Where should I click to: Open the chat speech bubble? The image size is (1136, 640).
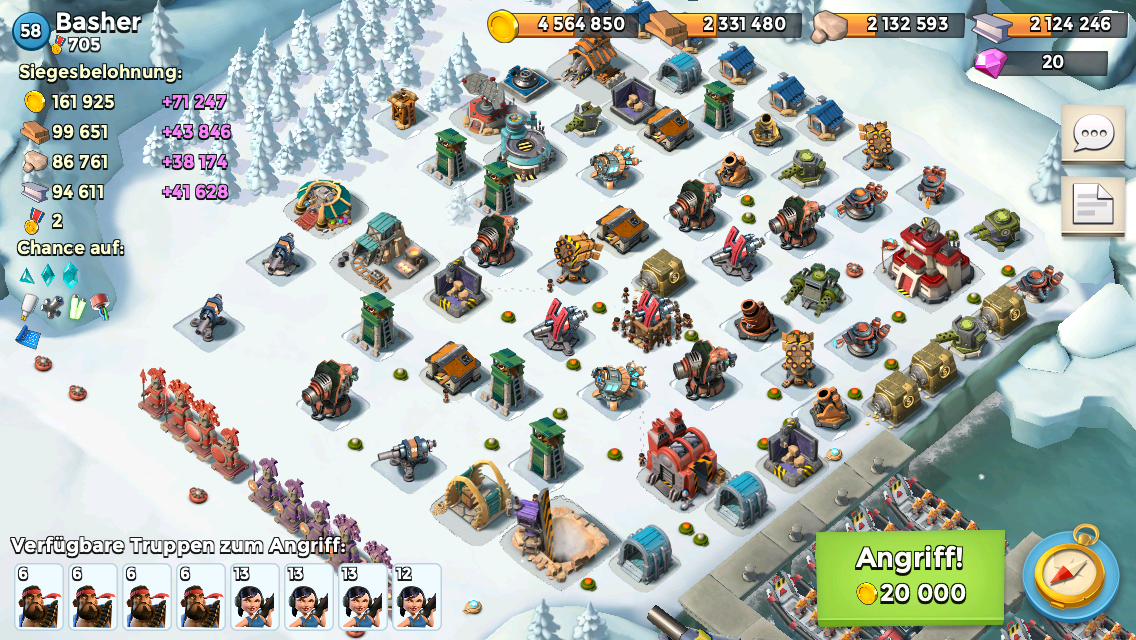click(x=1093, y=134)
